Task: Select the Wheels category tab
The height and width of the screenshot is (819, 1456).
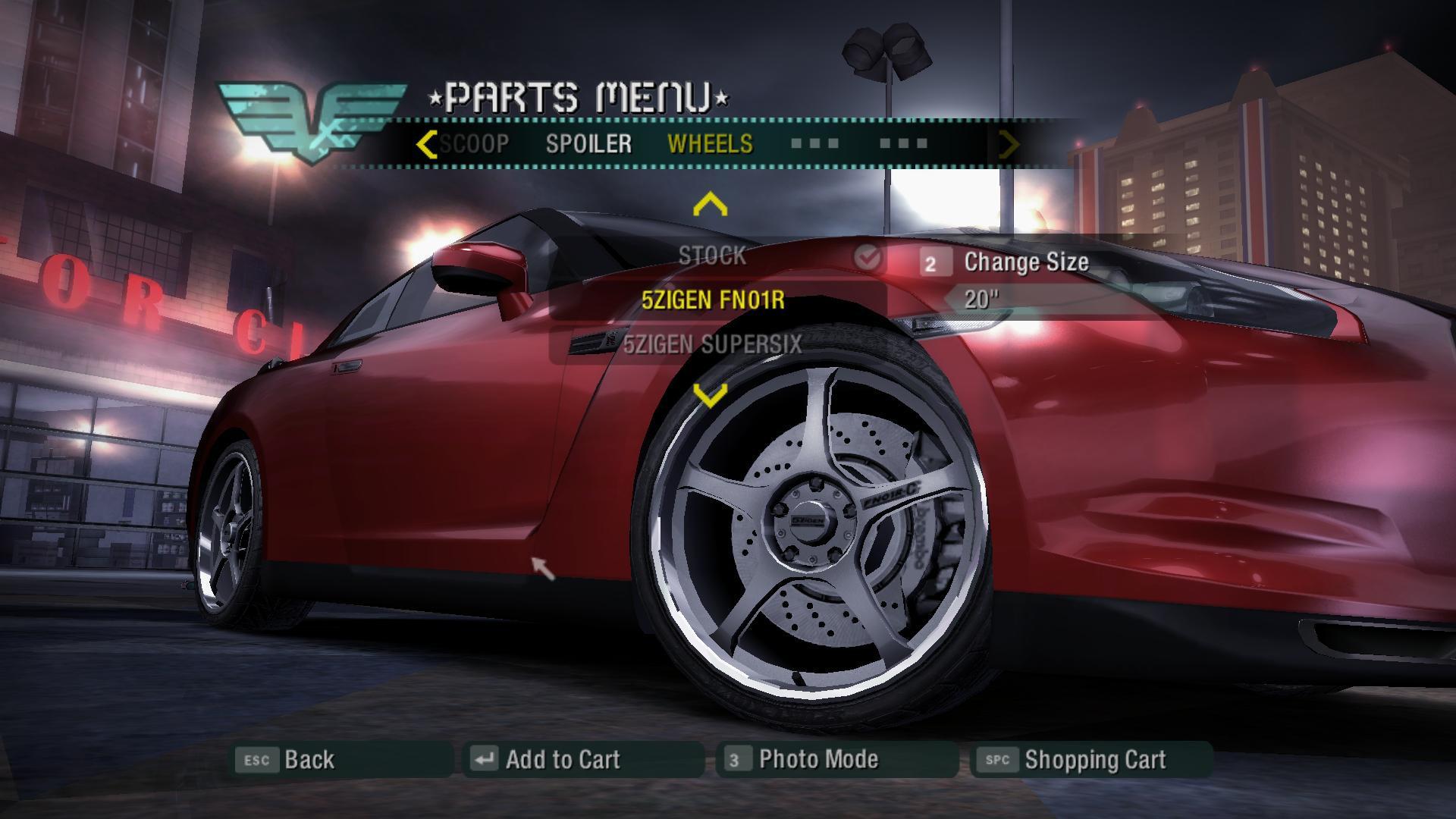Action: pos(710,144)
